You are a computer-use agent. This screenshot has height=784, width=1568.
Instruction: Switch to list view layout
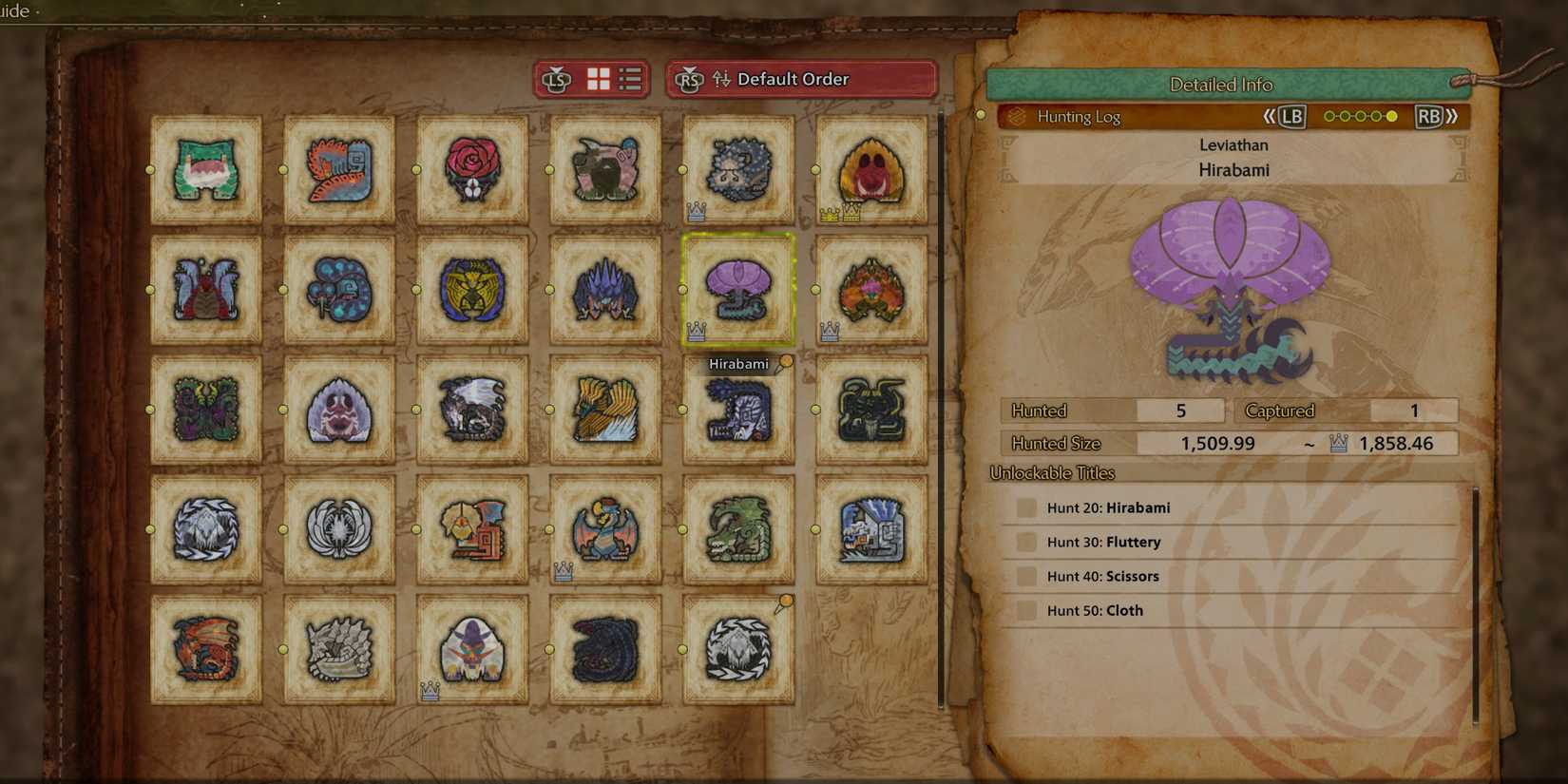(x=627, y=80)
